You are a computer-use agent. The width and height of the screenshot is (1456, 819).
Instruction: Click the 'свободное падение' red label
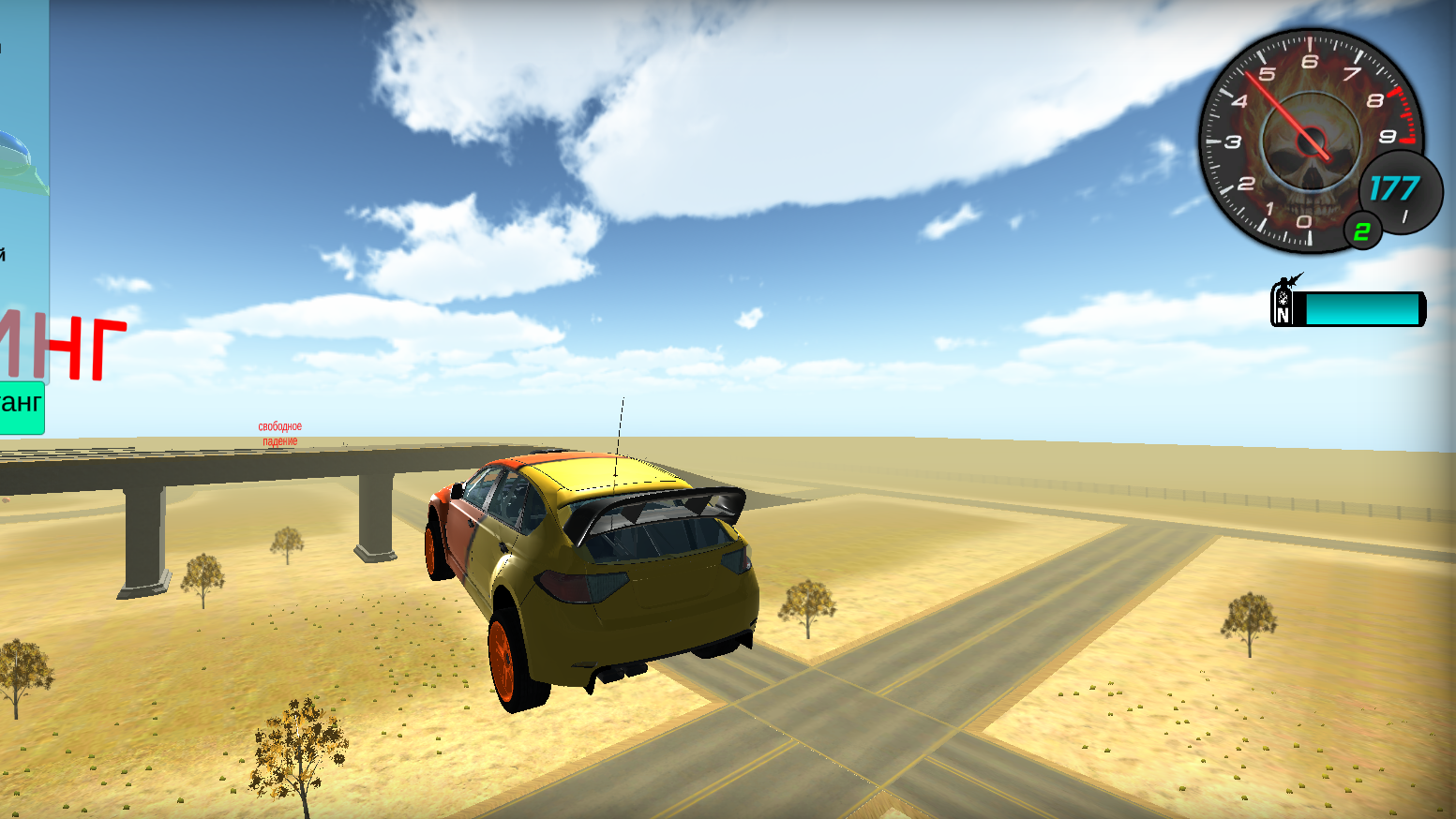pos(278,432)
